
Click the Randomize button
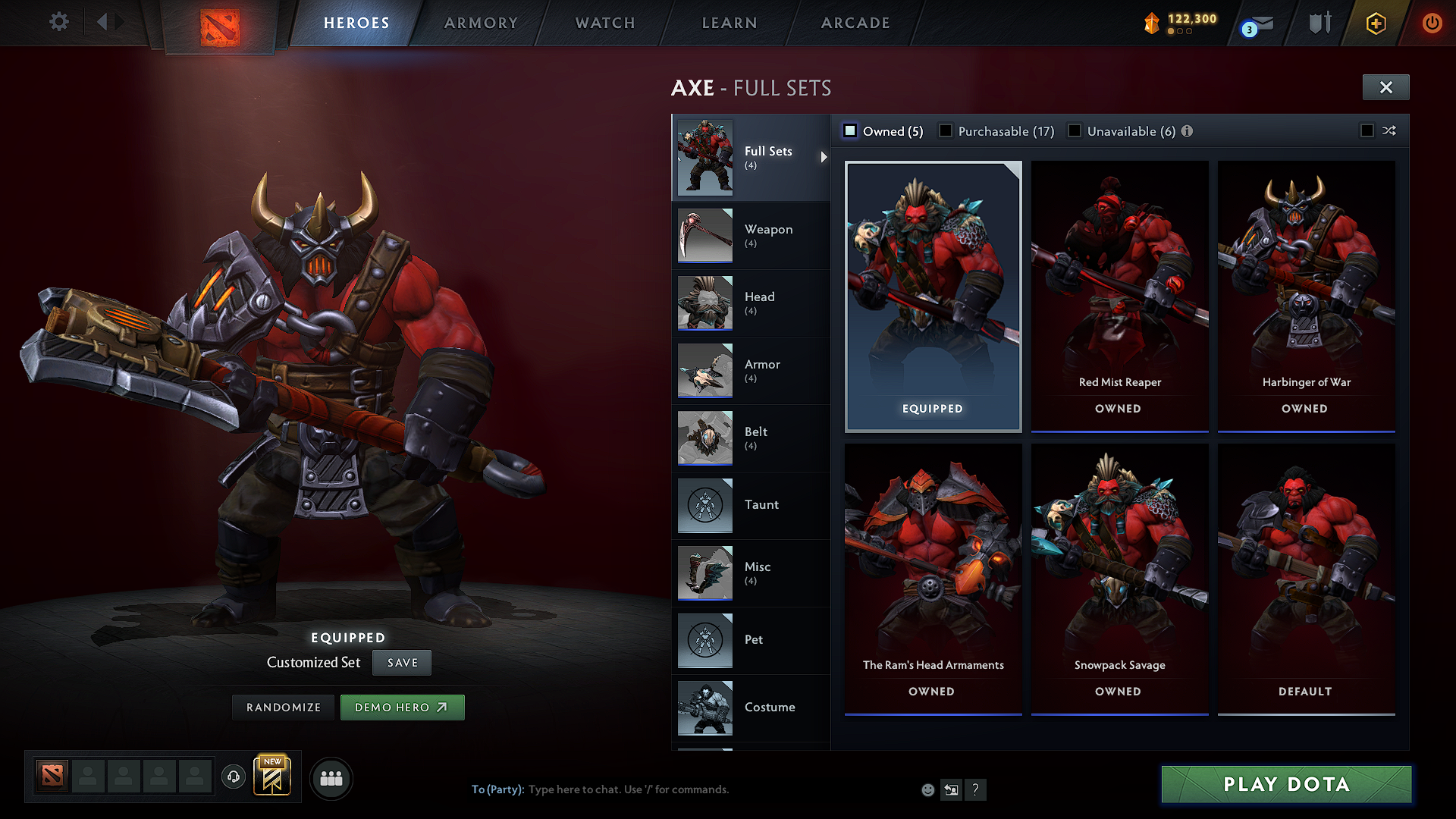[284, 708]
